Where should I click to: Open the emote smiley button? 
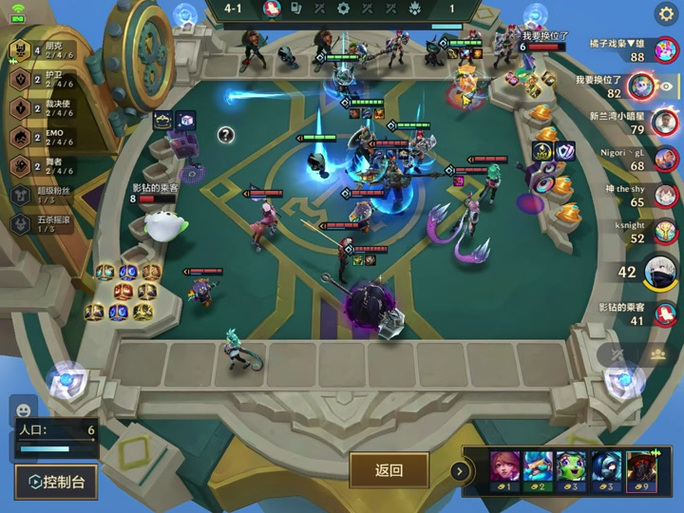pyautogui.click(x=24, y=408)
